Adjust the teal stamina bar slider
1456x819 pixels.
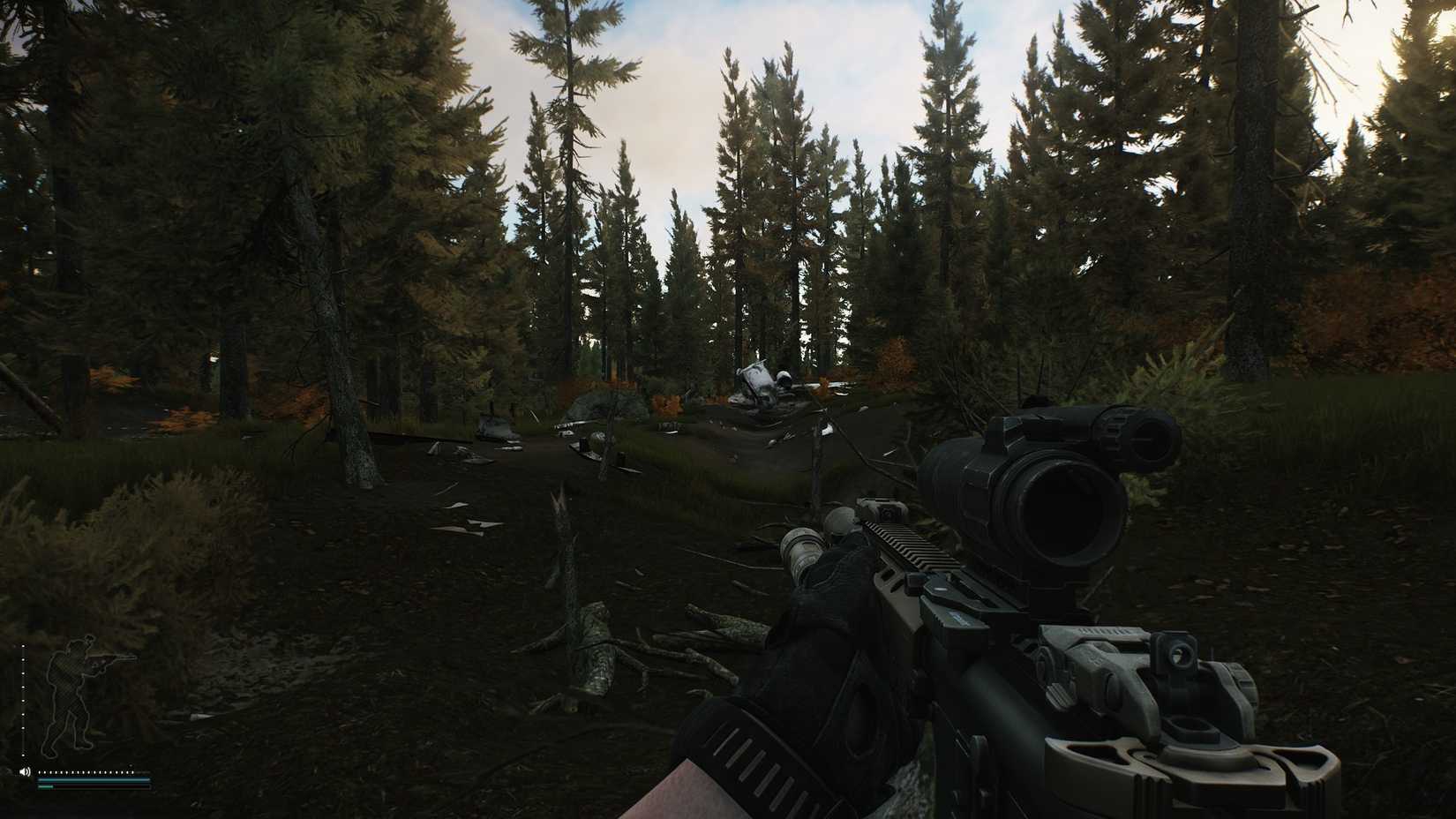pos(94,780)
